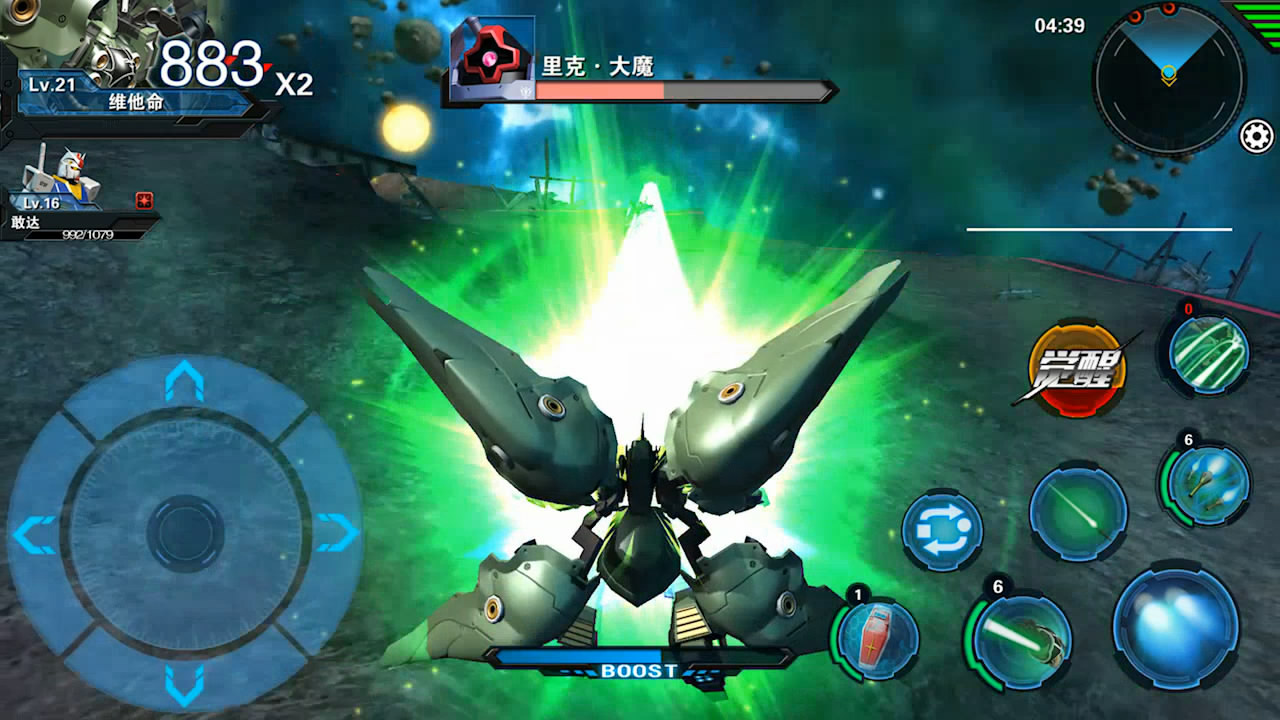Select the 里克·大魔 enemy target portrait

[492, 62]
